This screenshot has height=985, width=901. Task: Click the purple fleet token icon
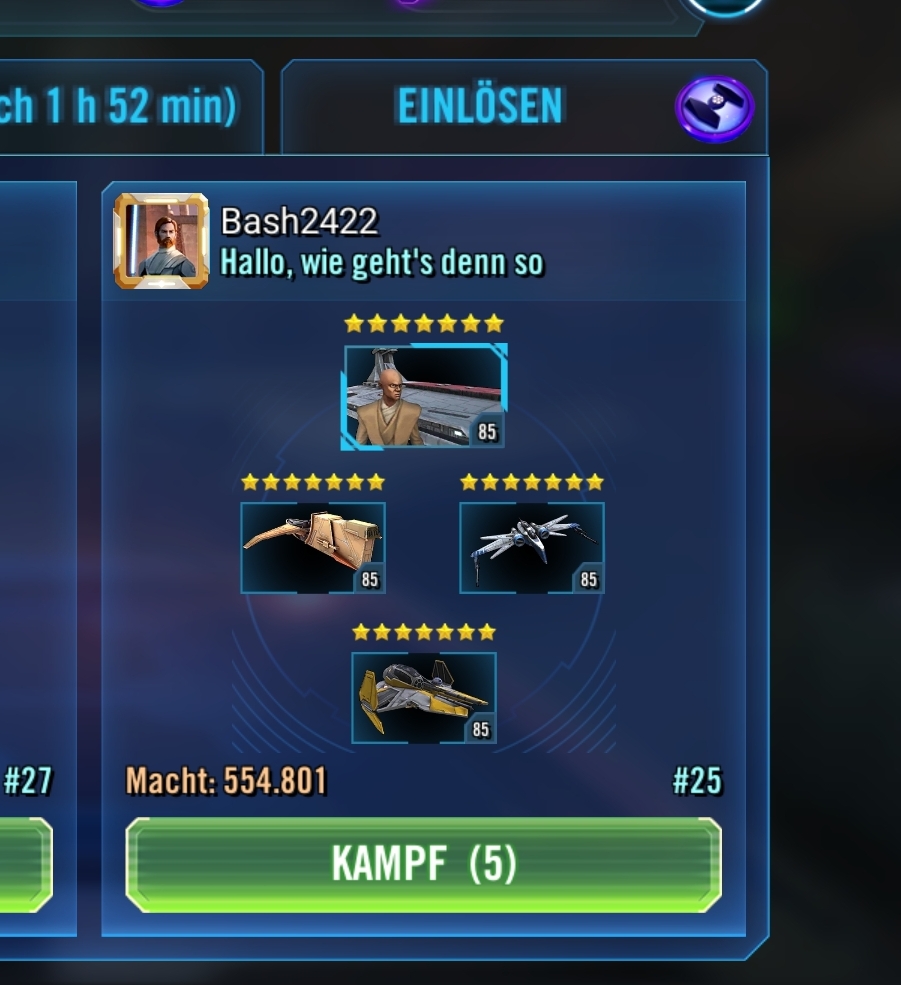(714, 108)
